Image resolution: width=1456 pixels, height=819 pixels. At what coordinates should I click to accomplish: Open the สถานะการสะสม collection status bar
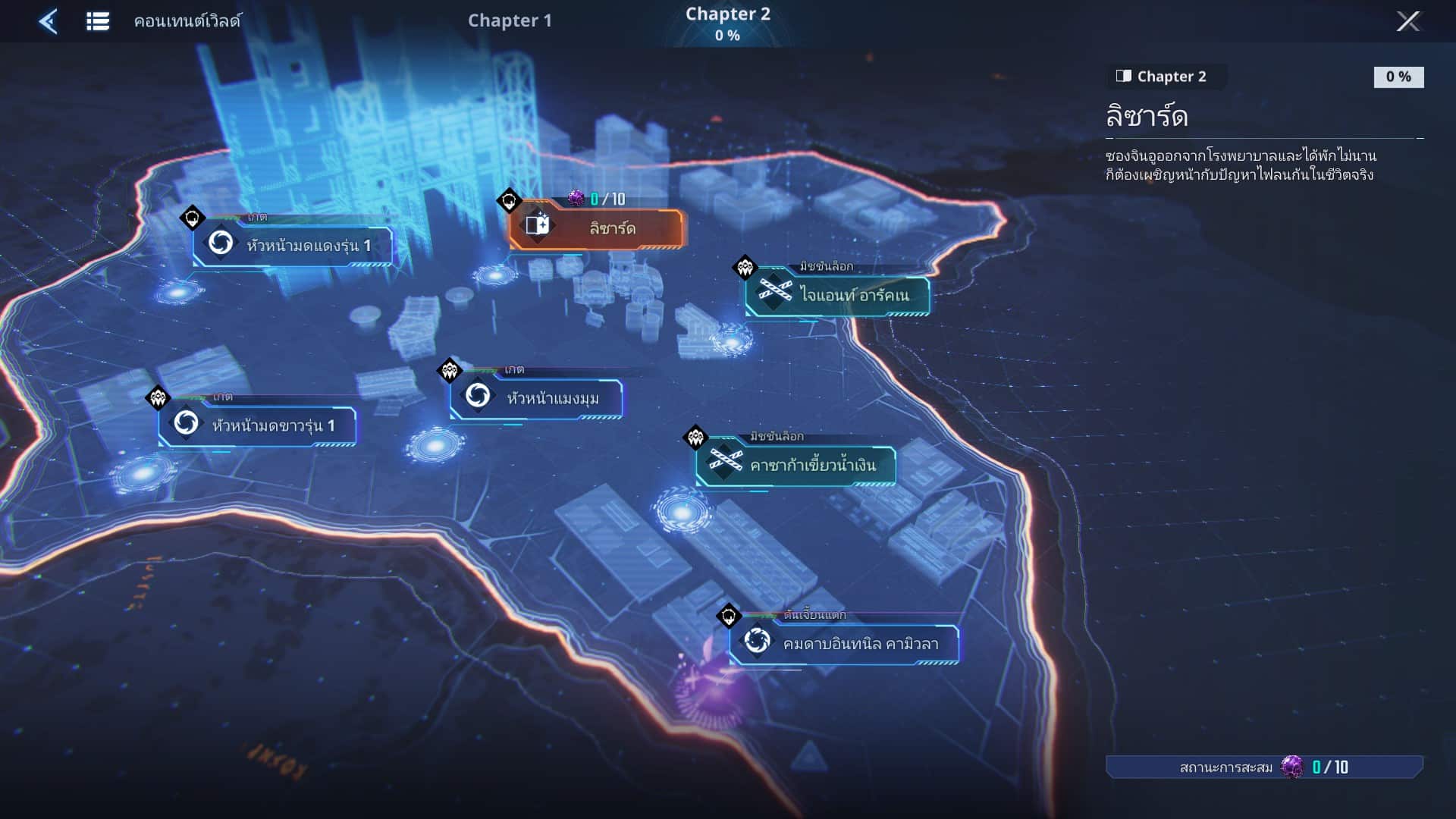tap(1264, 767)
